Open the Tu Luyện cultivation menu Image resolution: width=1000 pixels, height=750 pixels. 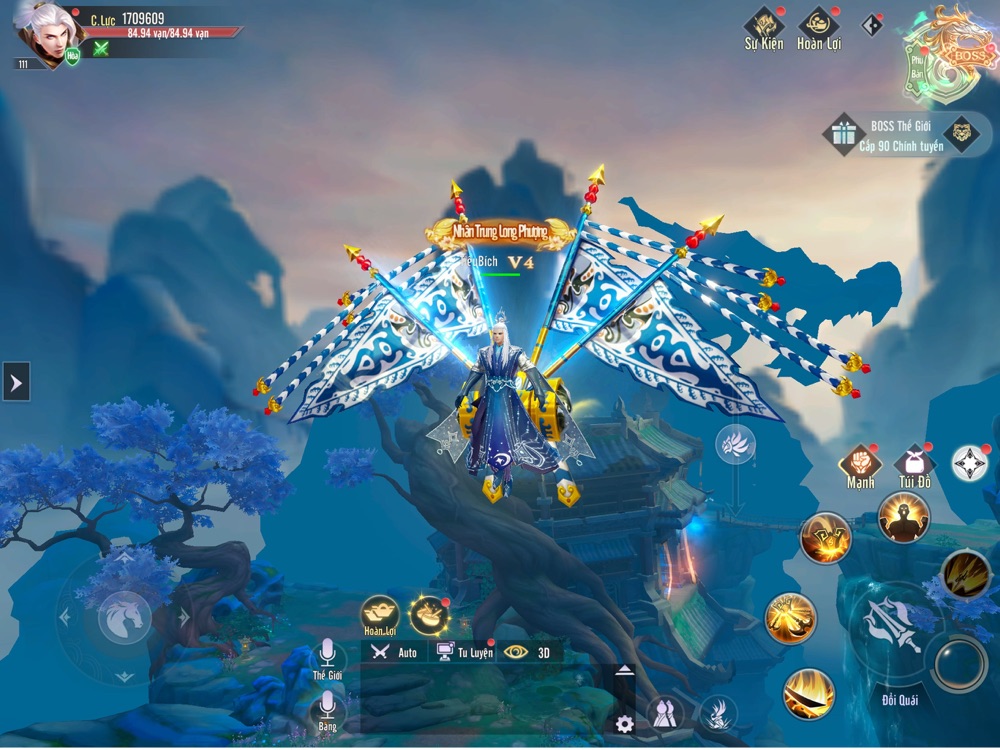point(464,652)
